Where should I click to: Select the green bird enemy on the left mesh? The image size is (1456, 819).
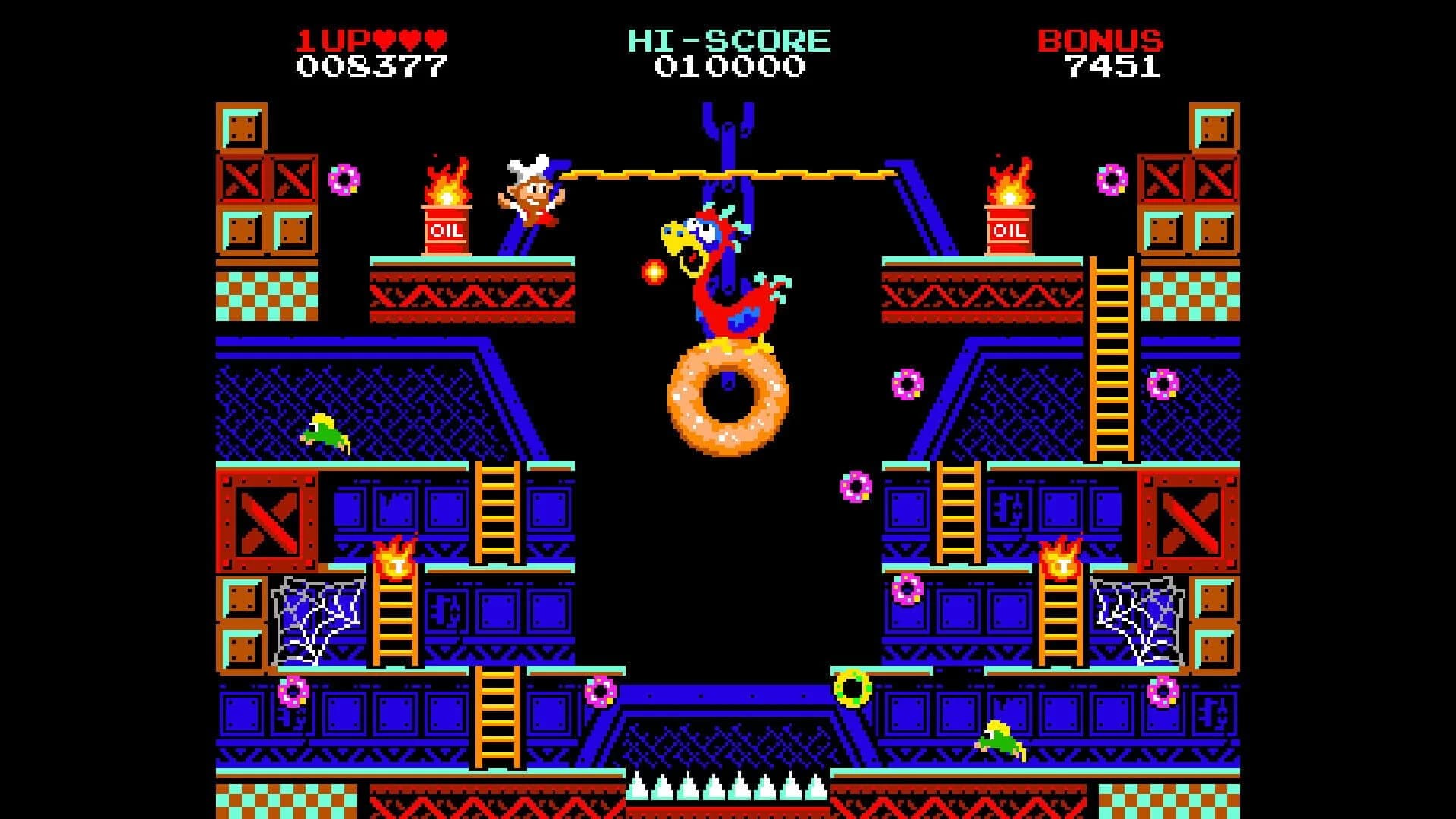tap(326, 431)
